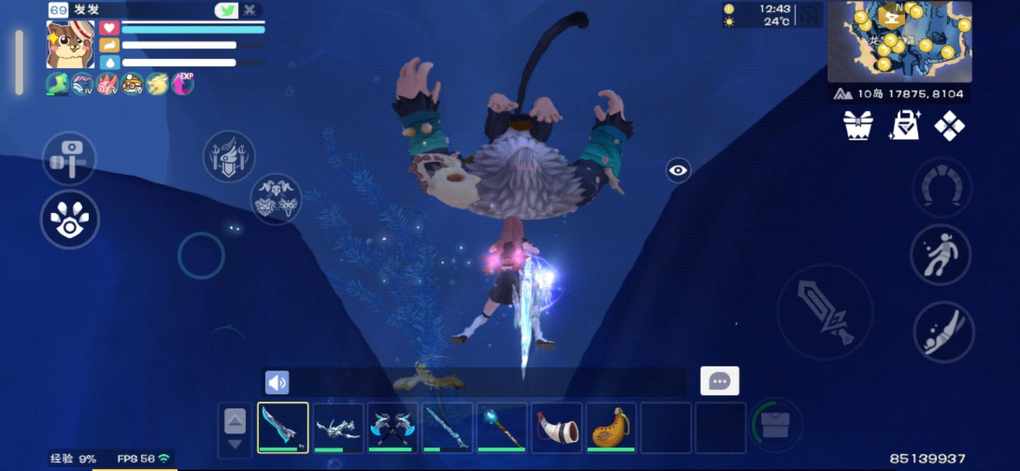Toggle the eye visibility icon

(678, 170)
